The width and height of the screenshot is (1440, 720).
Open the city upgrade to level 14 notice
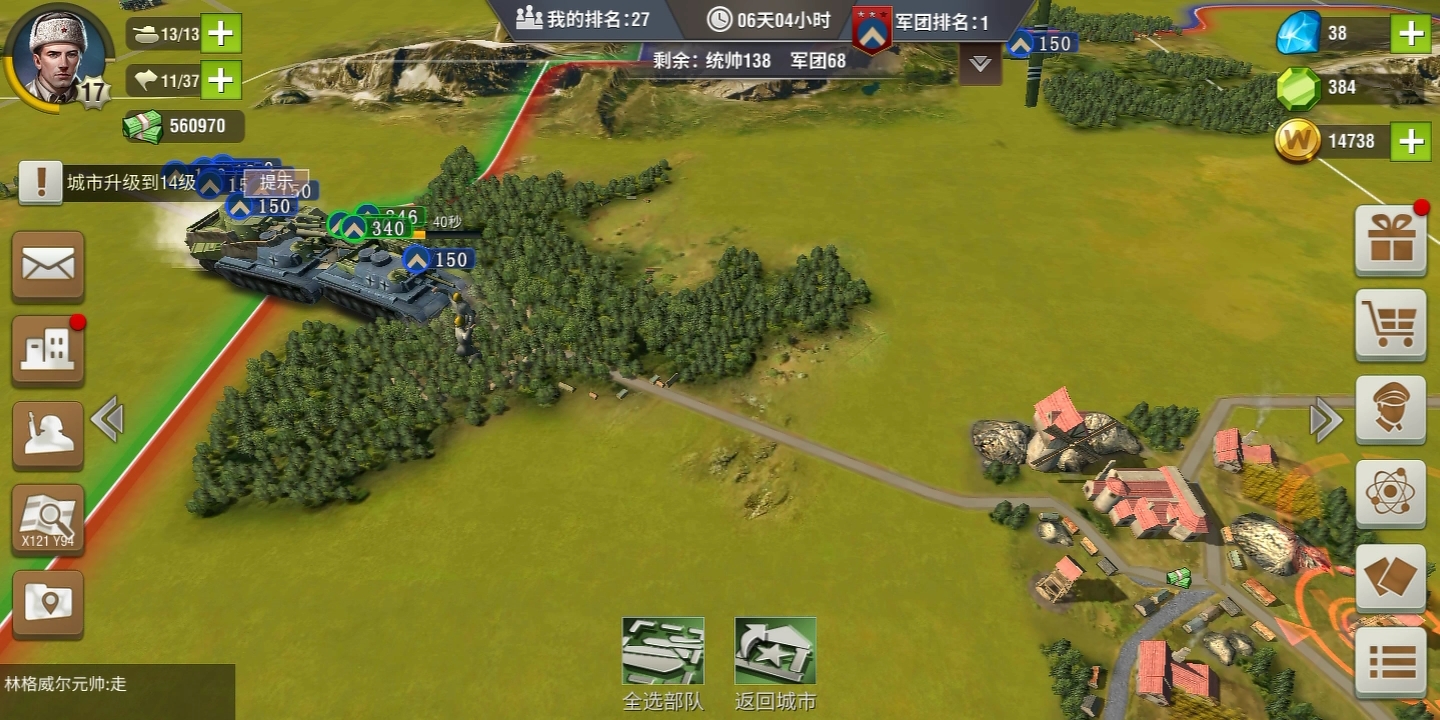pyautogui.click(x=110, y=183)
